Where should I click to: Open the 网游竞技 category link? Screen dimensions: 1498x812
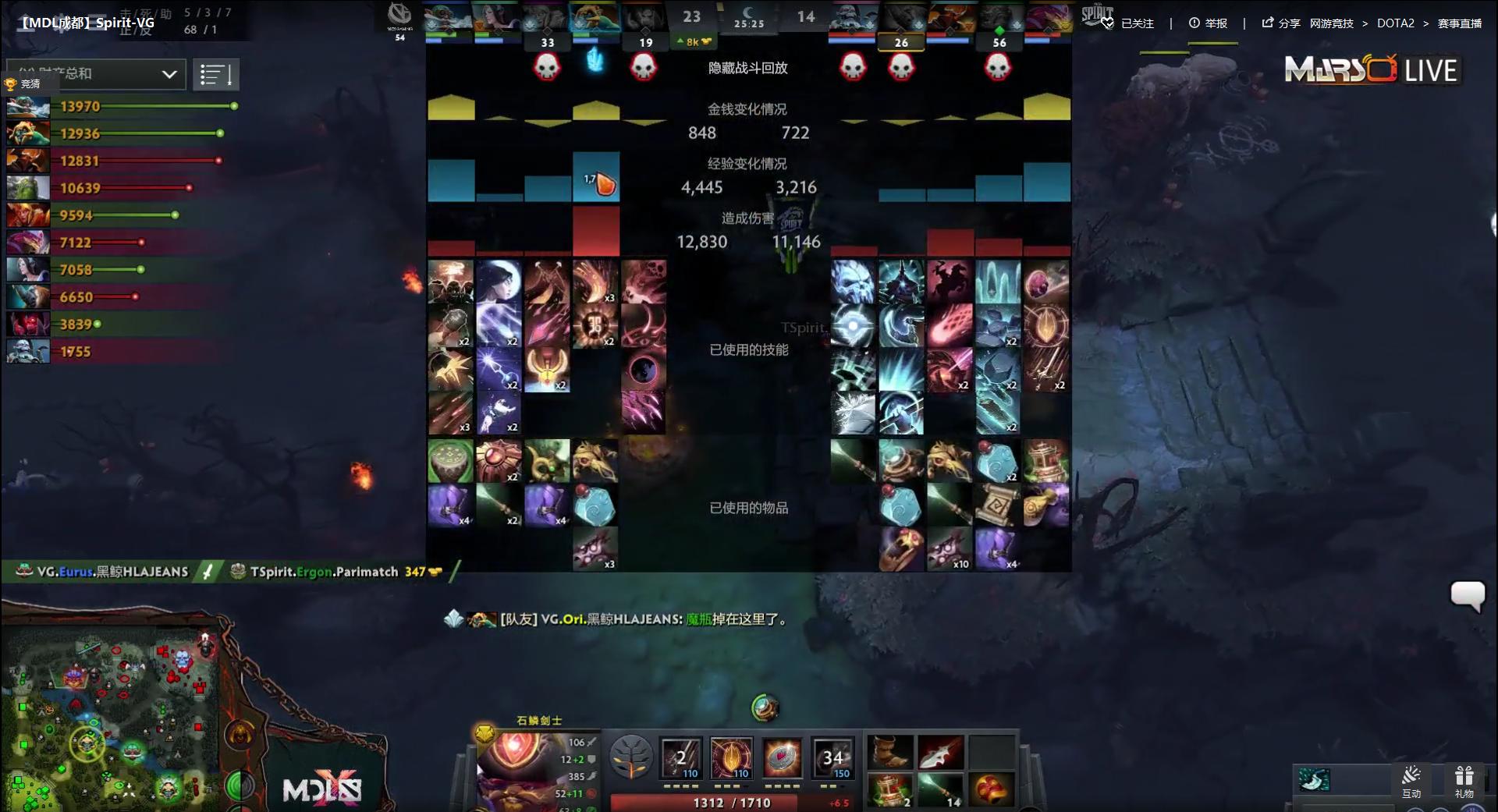[x=1331, y=23]
